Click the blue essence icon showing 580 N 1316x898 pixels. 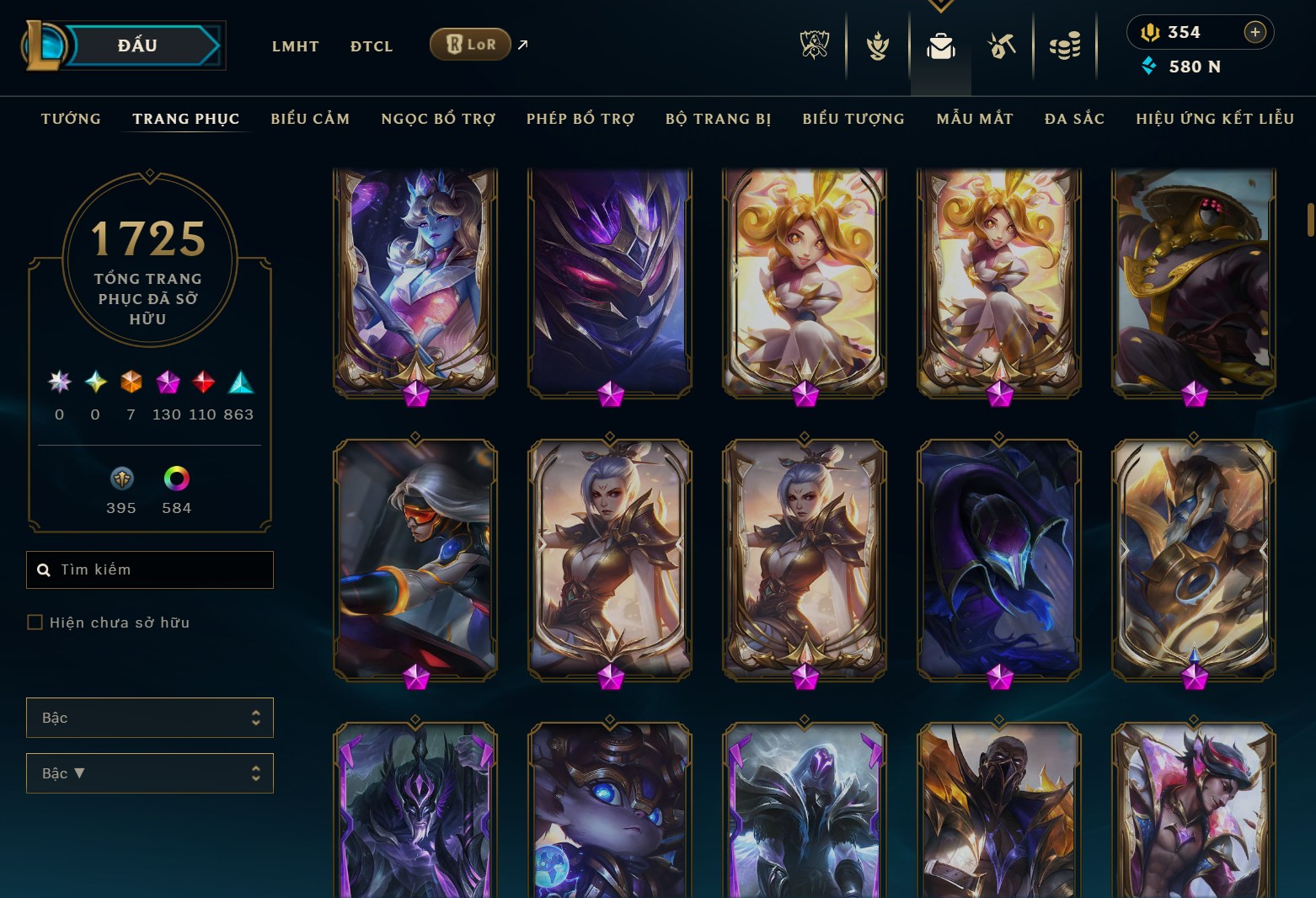[1149, 66]
